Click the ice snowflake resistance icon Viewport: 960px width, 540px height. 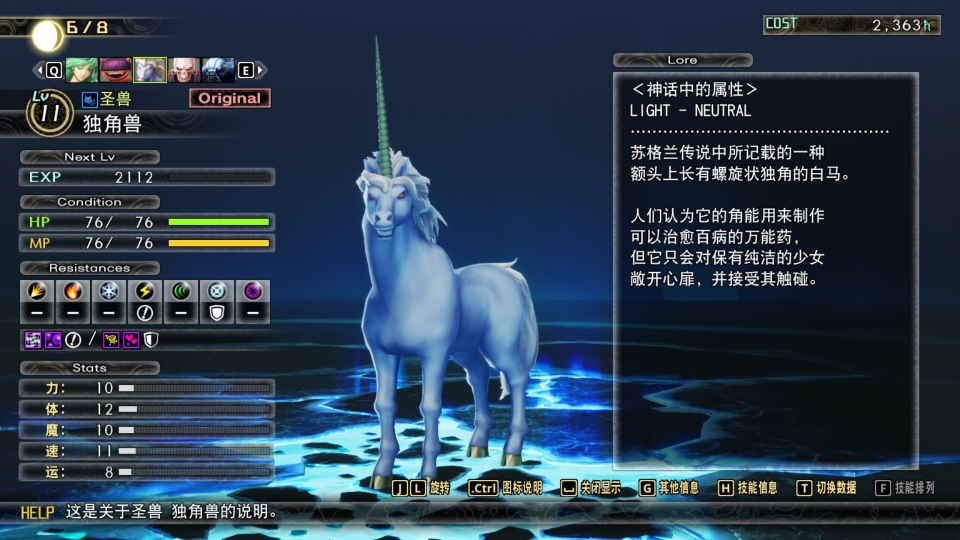(108, 291)
